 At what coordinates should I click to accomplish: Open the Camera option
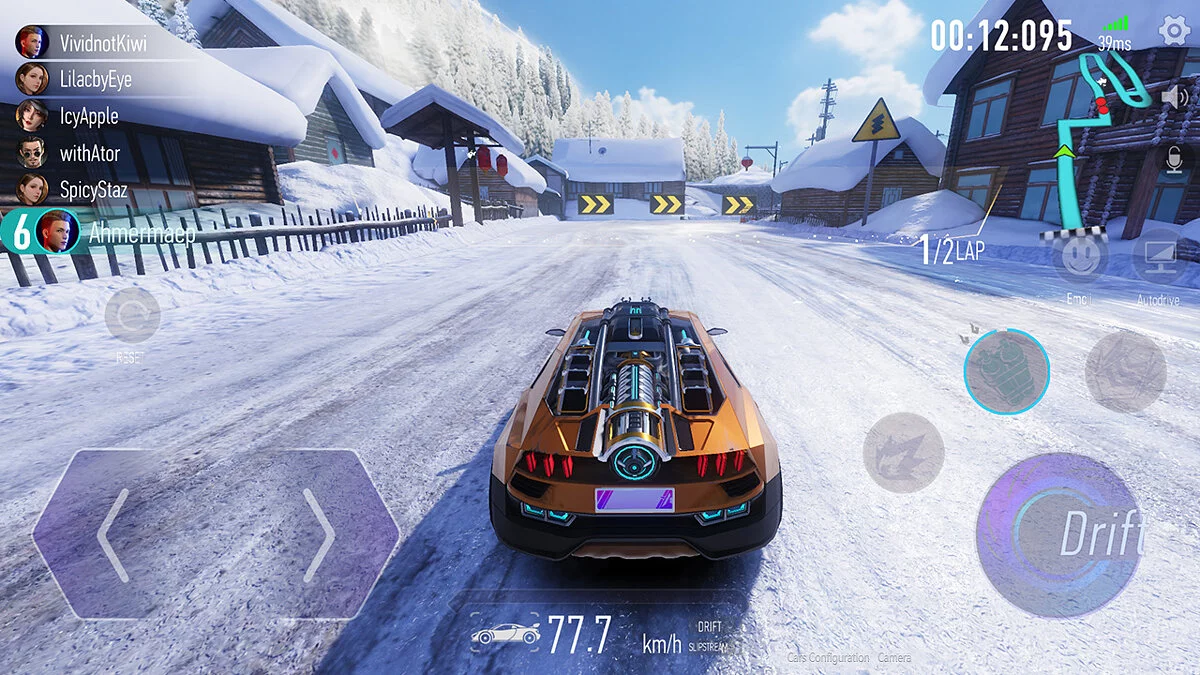point(894,658)
